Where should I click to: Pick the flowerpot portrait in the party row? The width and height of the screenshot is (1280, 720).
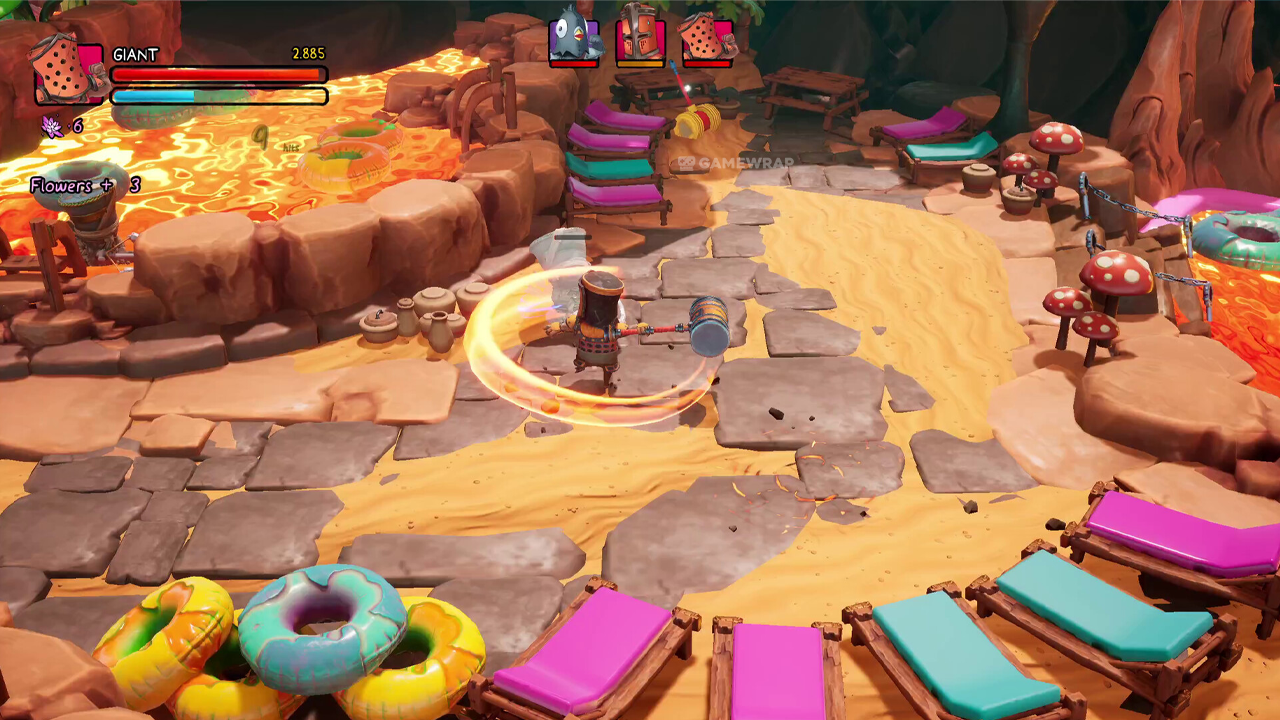[707, 40]
